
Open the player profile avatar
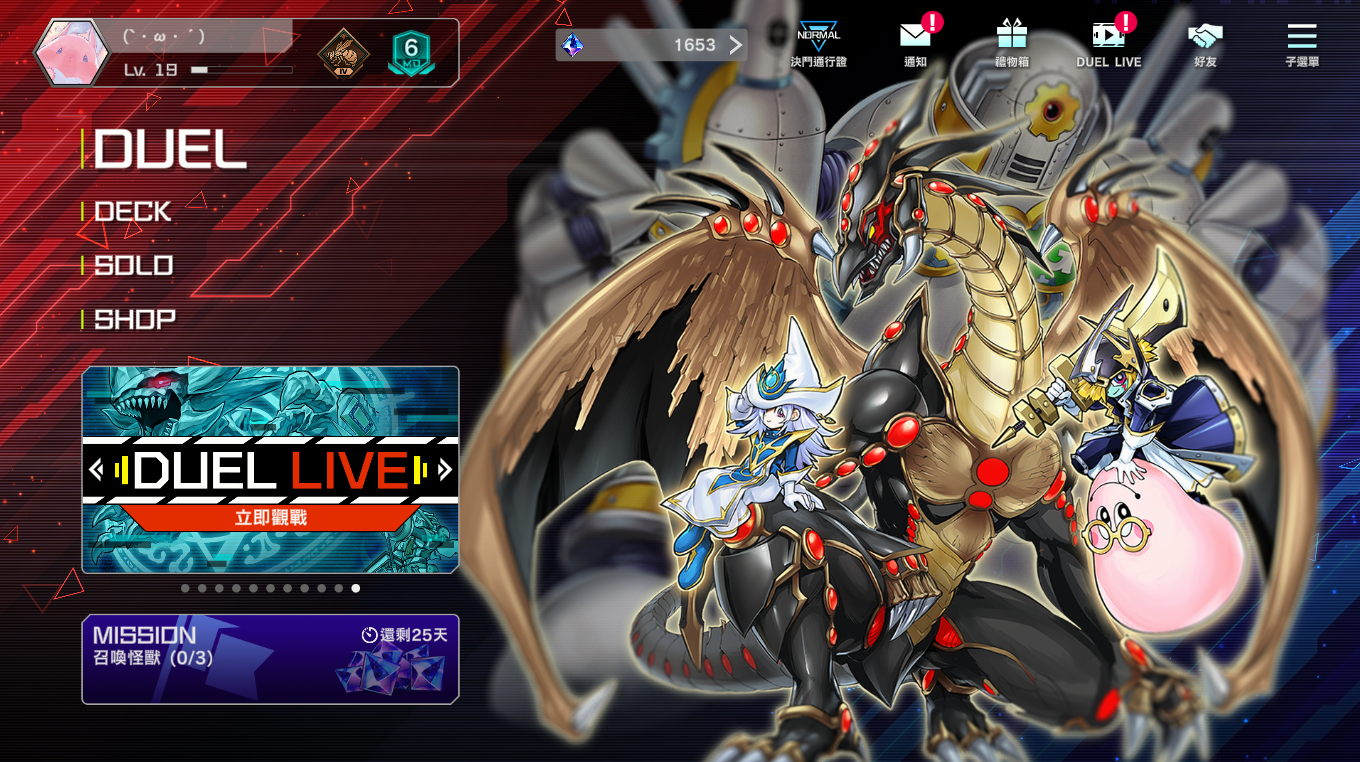click(71, 52)
